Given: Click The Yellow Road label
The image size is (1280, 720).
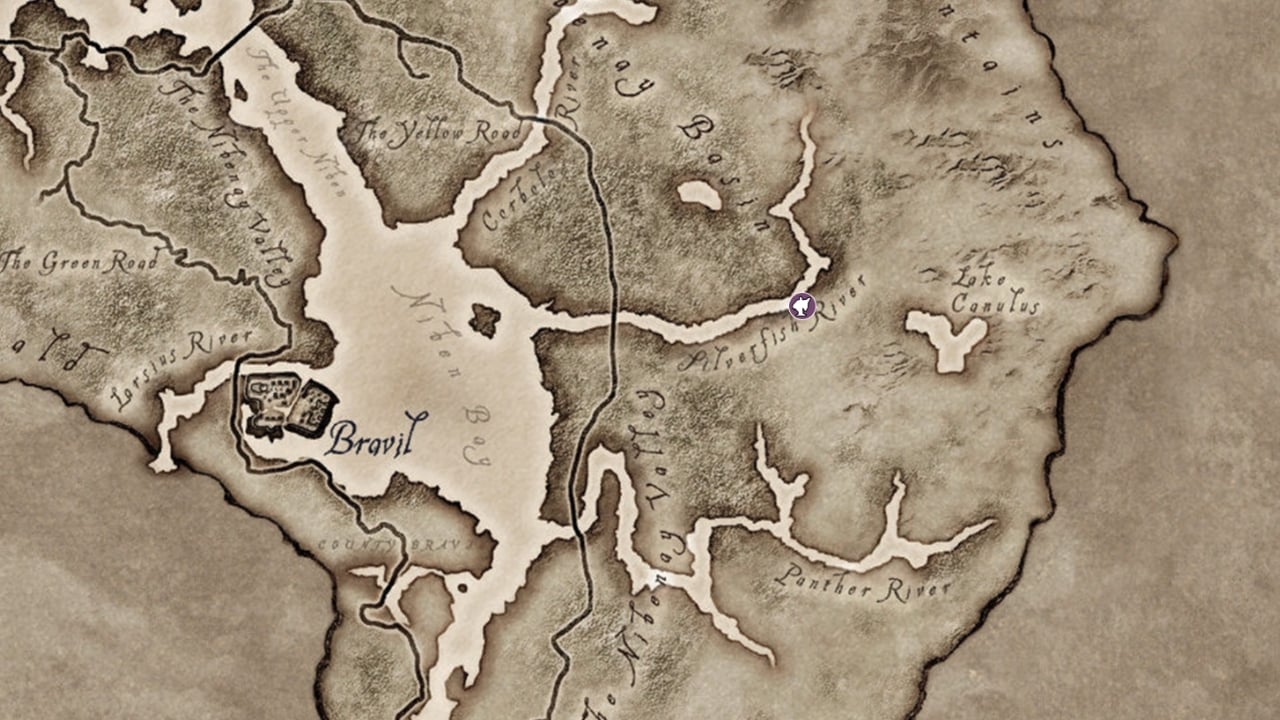Looking at the screenshot, I should (x=440, y=130).
